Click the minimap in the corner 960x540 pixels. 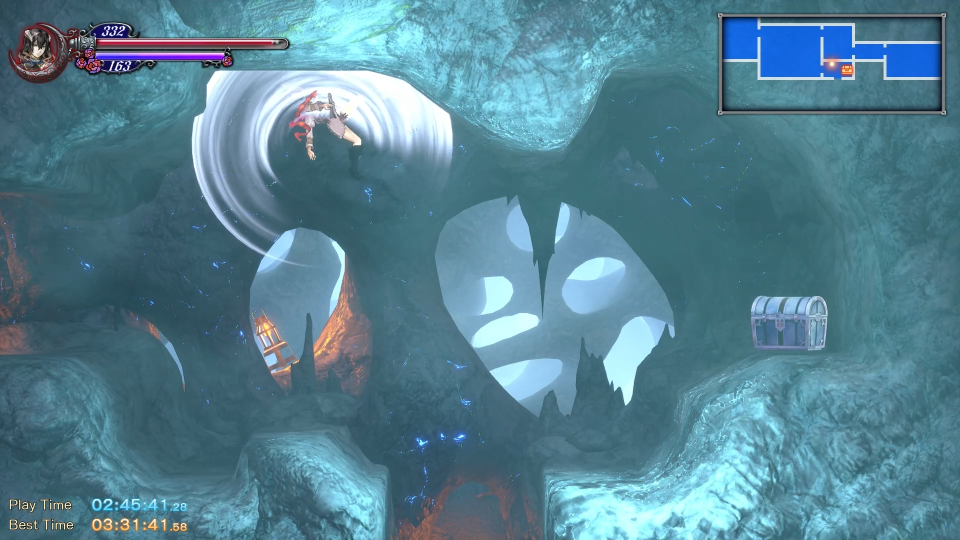[x=831, y=63]
